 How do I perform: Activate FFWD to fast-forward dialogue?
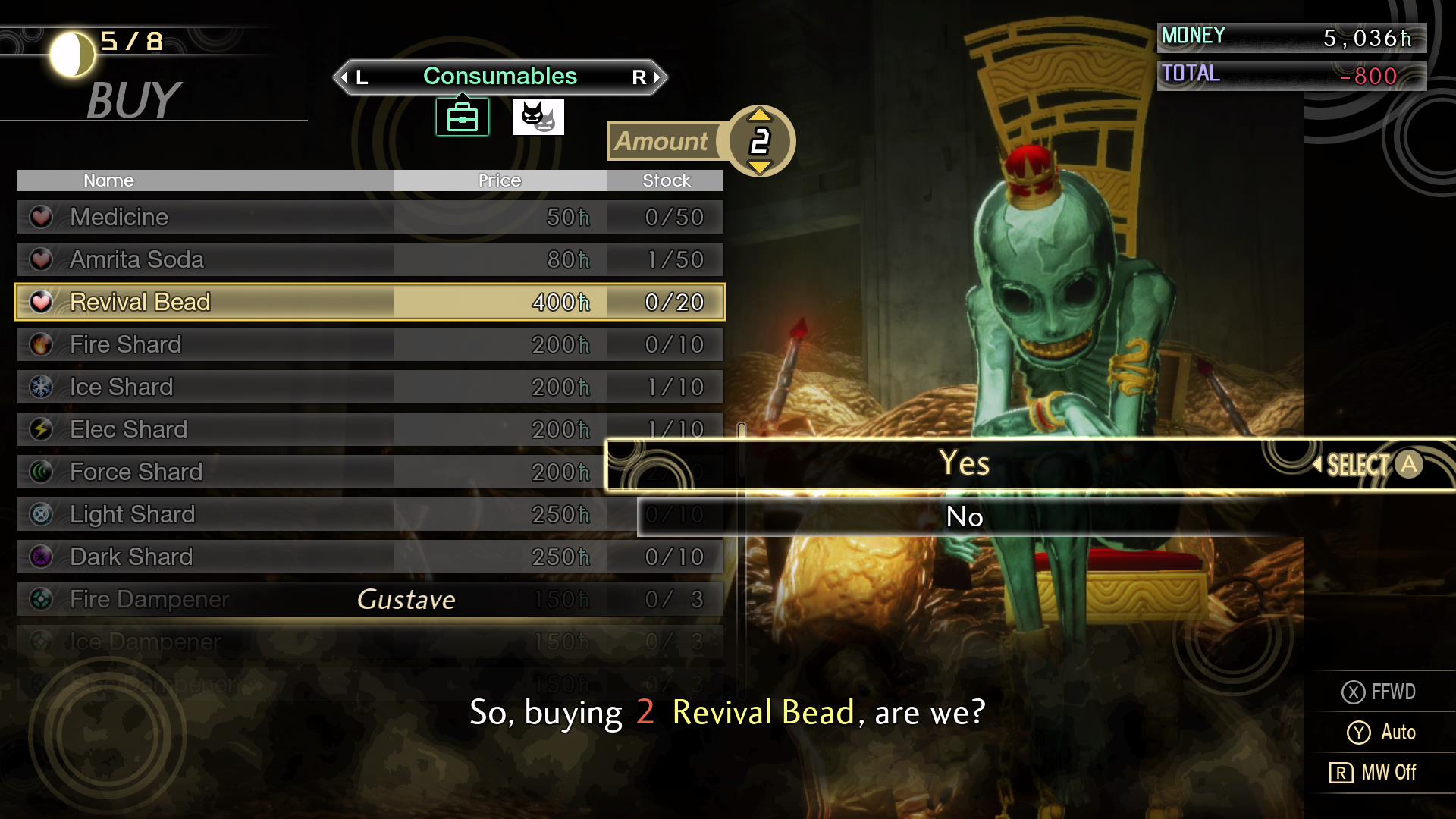point(1379,692)
